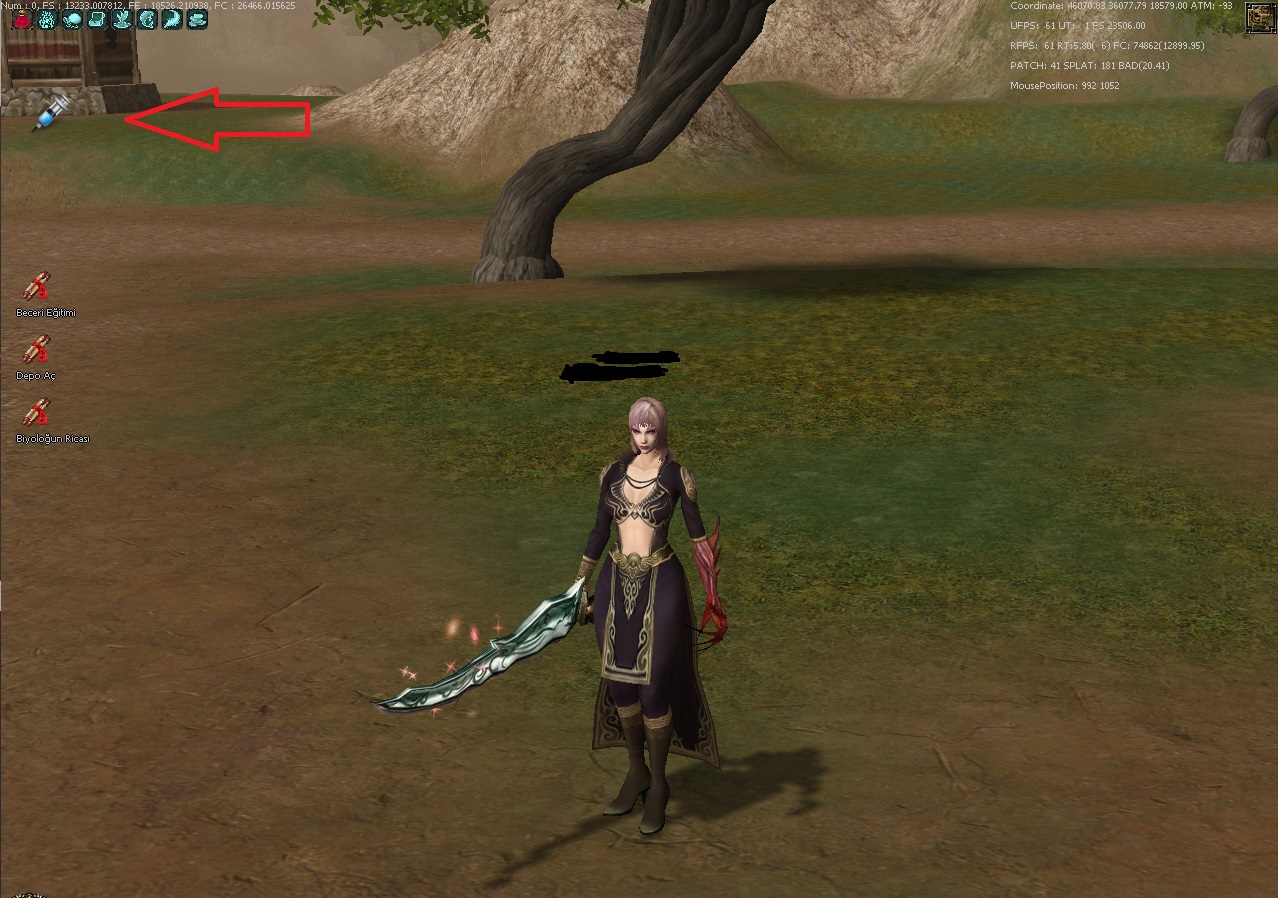Open the Depo Aç quest scroll
The height and width of the screenshot is (898, 1278).
click(36, 350)
